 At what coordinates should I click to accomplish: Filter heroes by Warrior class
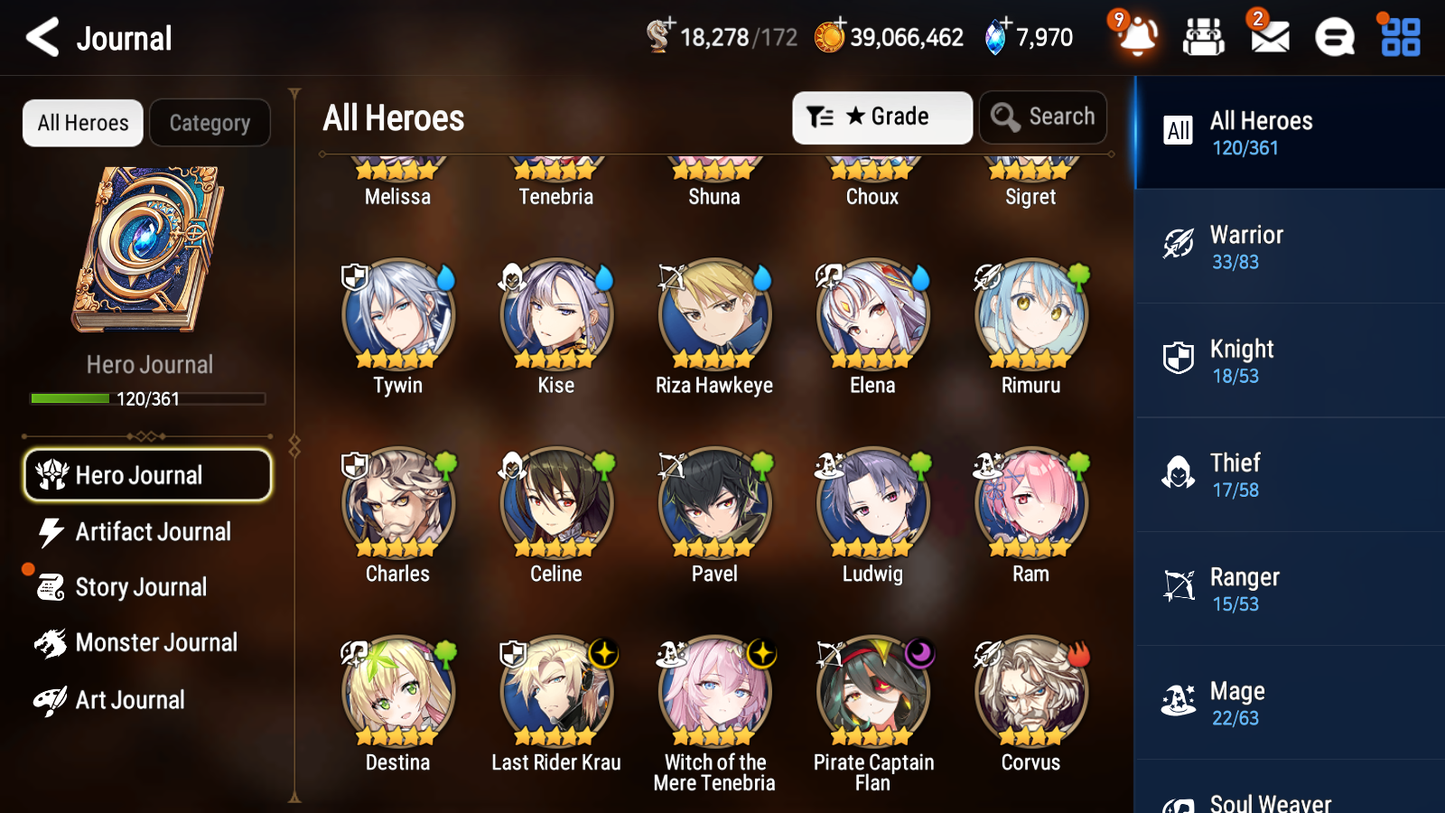pyautogui.click(x=1289, y=246)
